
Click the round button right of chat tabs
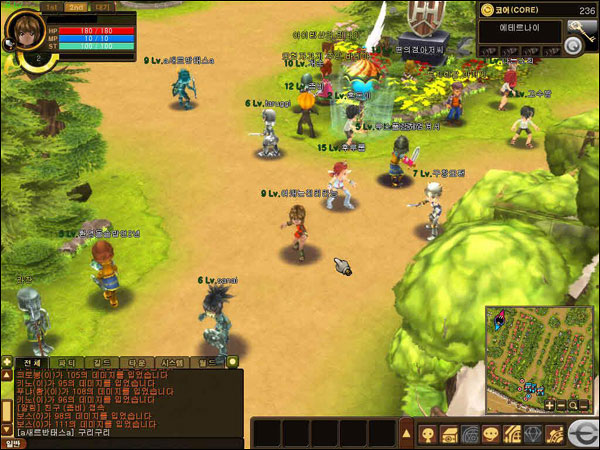click(233, 362)
